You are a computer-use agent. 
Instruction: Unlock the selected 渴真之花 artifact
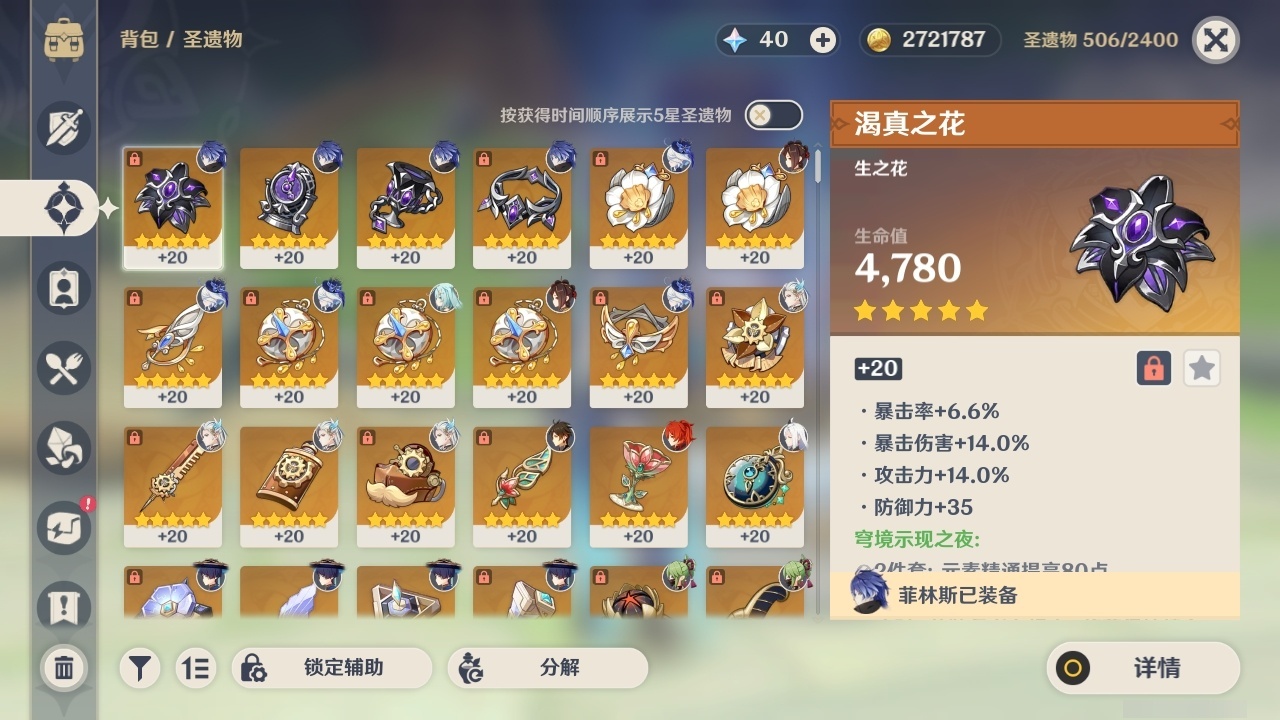[1152, 368]
